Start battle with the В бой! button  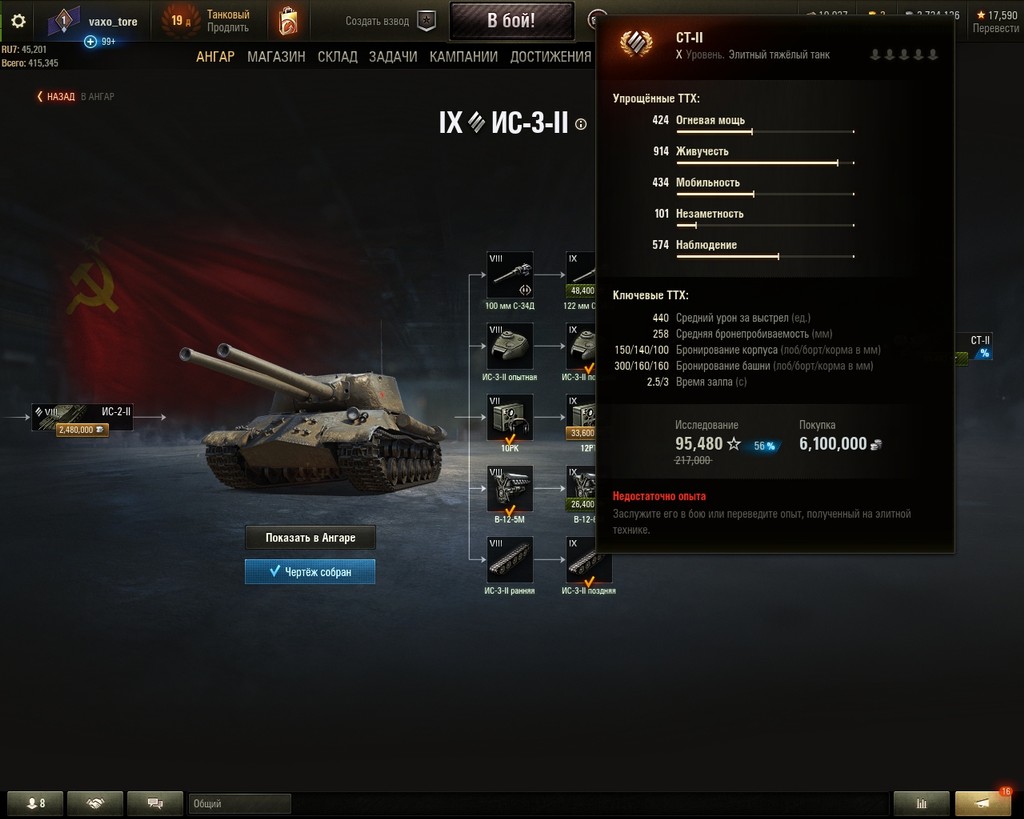511,21
